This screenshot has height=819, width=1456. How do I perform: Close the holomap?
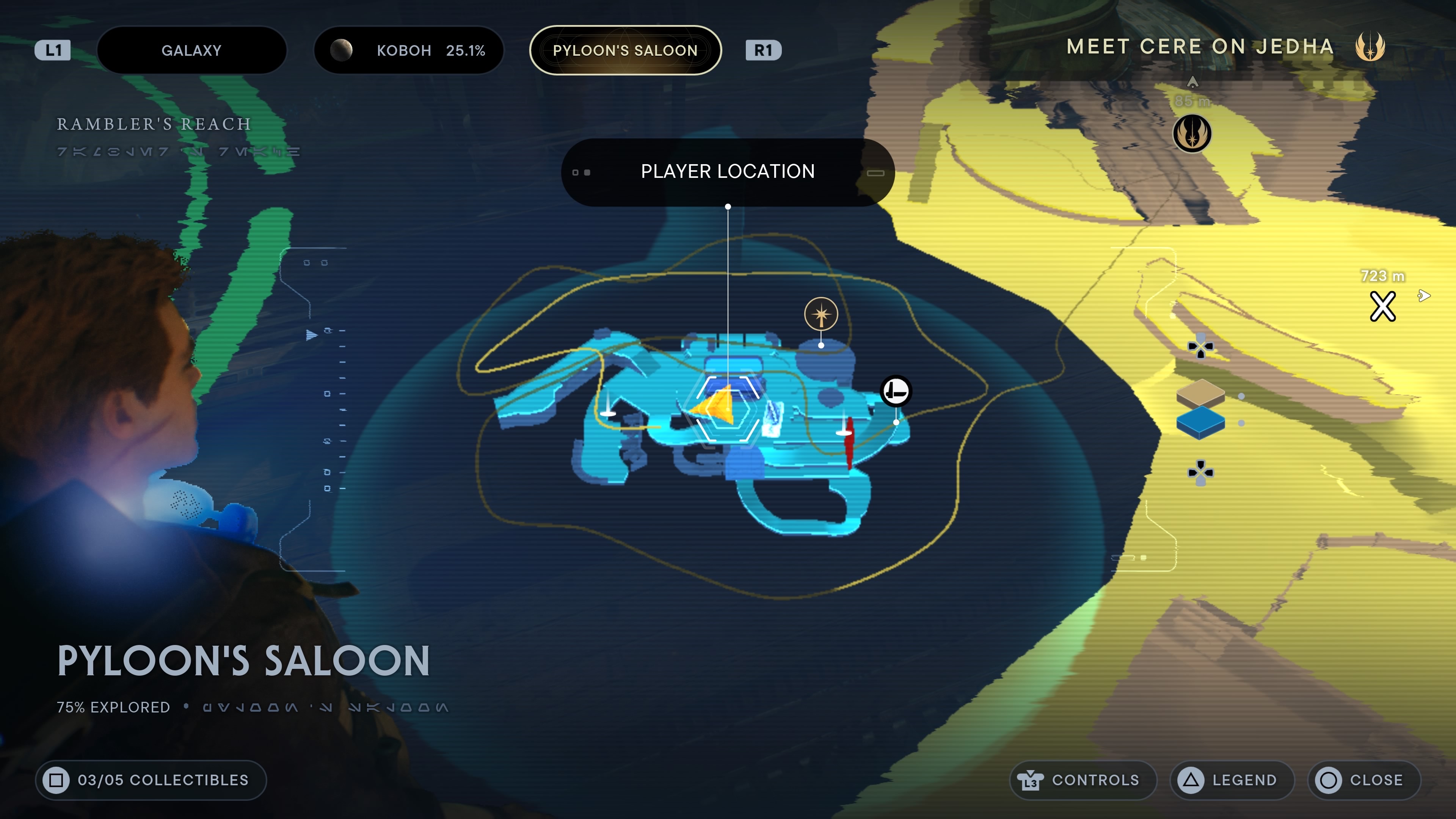click(x=1363, y=780)
